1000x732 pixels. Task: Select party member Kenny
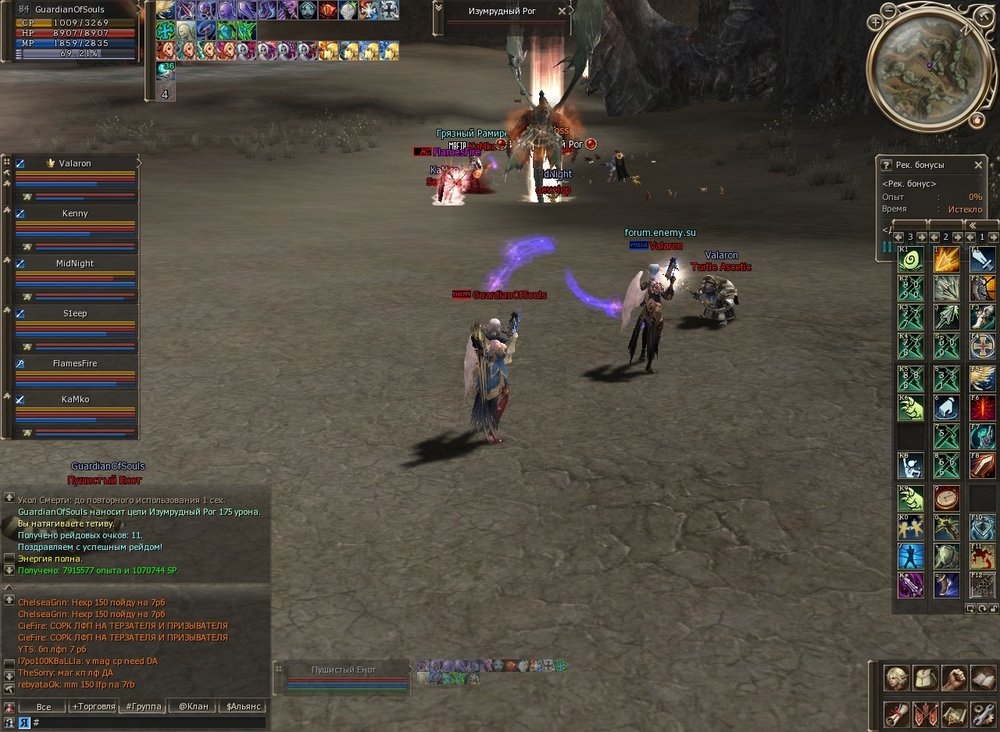75,213
